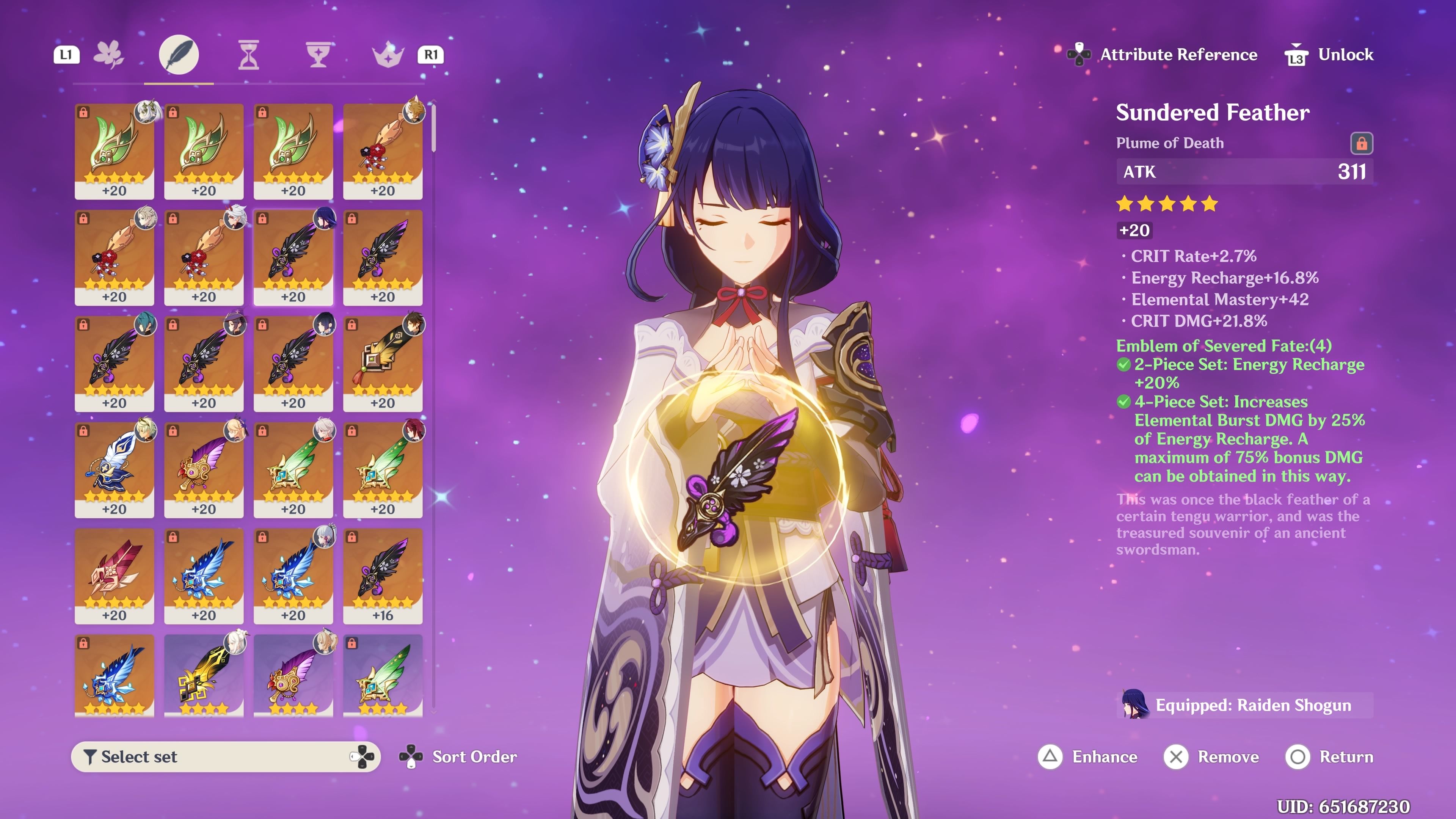Remove the artifact from Raiden Shogun
1456x819 pixels.
1212,756
